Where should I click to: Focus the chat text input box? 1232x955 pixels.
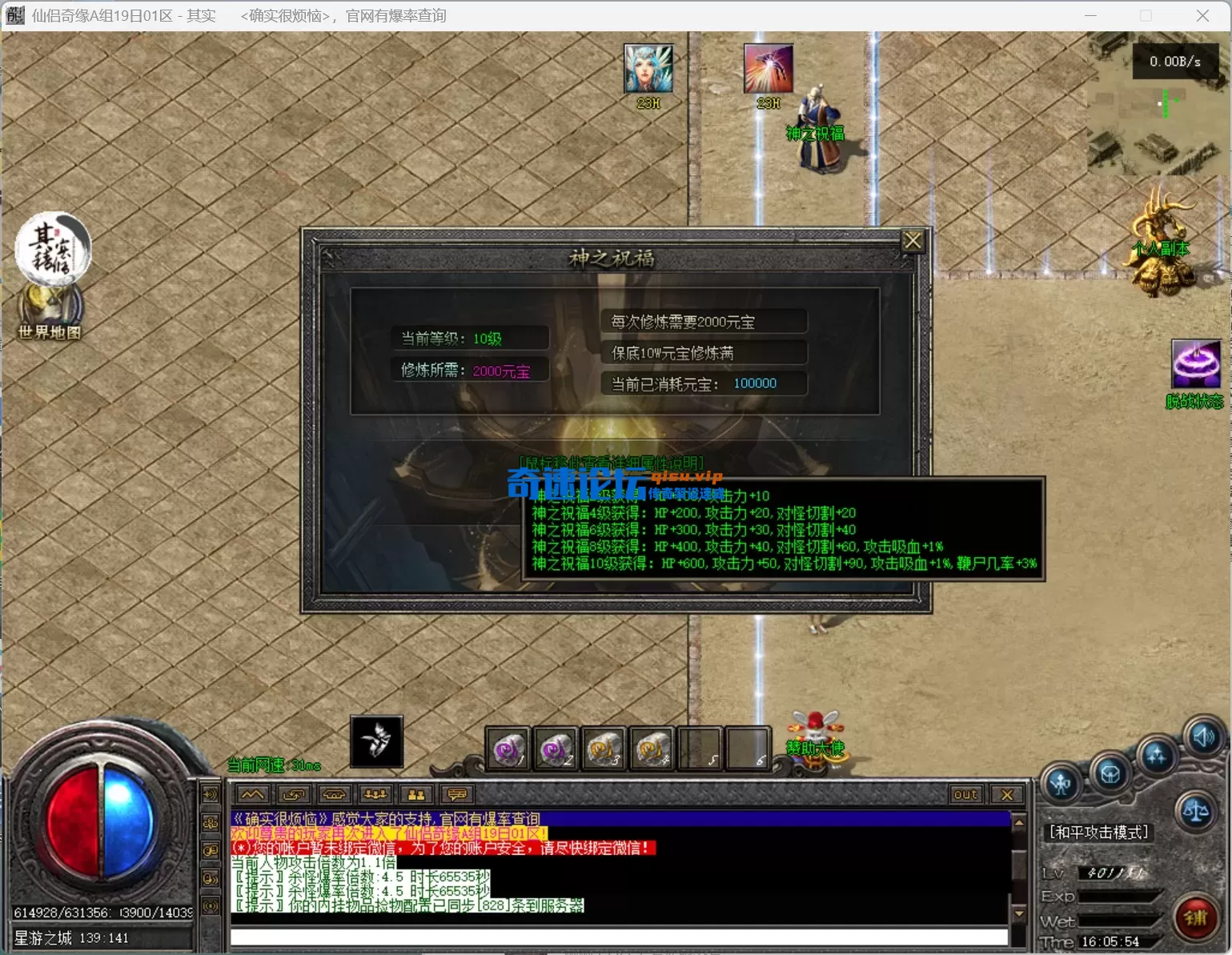618,937
